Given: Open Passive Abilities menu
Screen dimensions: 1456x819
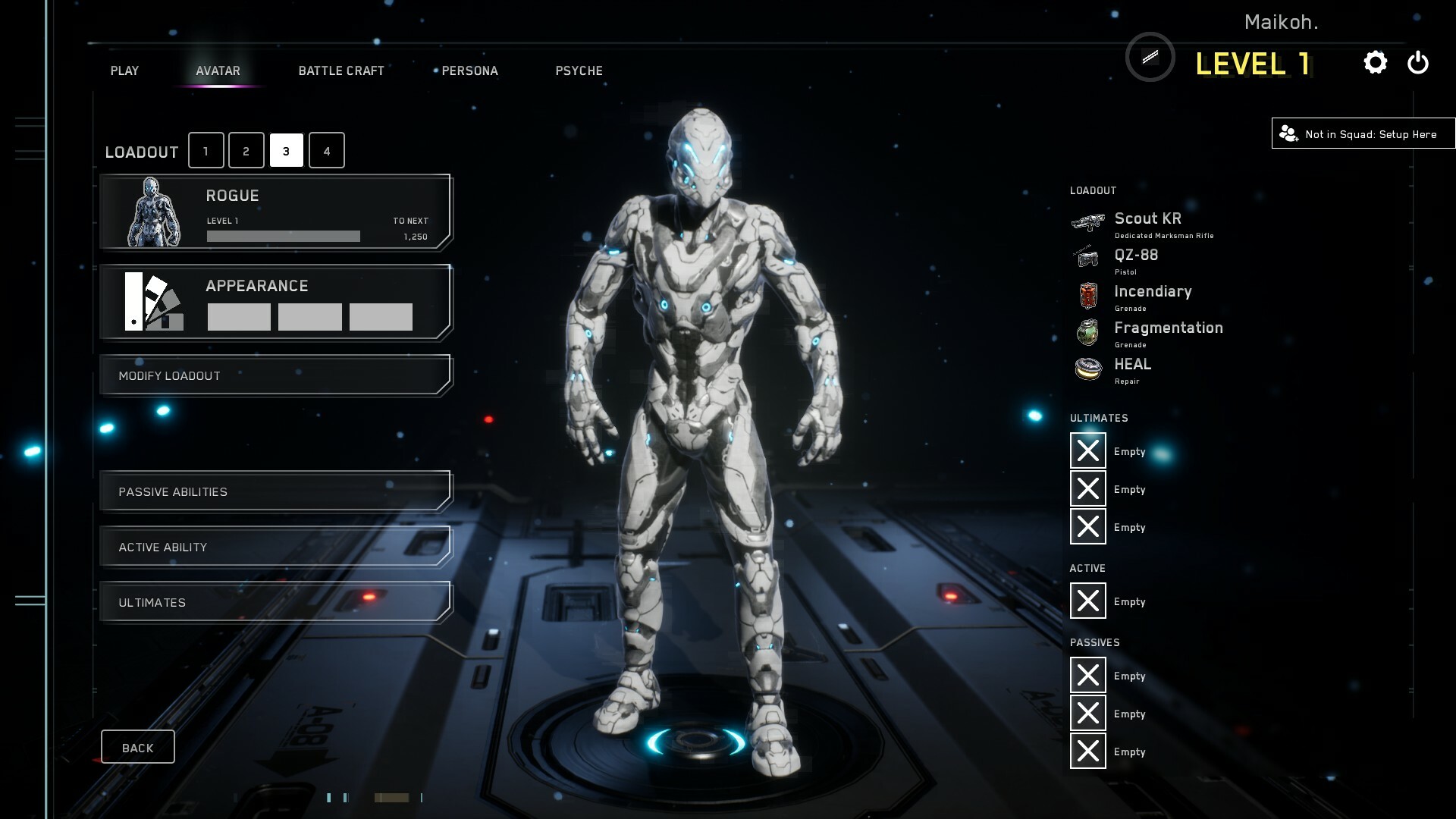Looking at the screenshot, I should pyautogui.click(x=275, y=491).
